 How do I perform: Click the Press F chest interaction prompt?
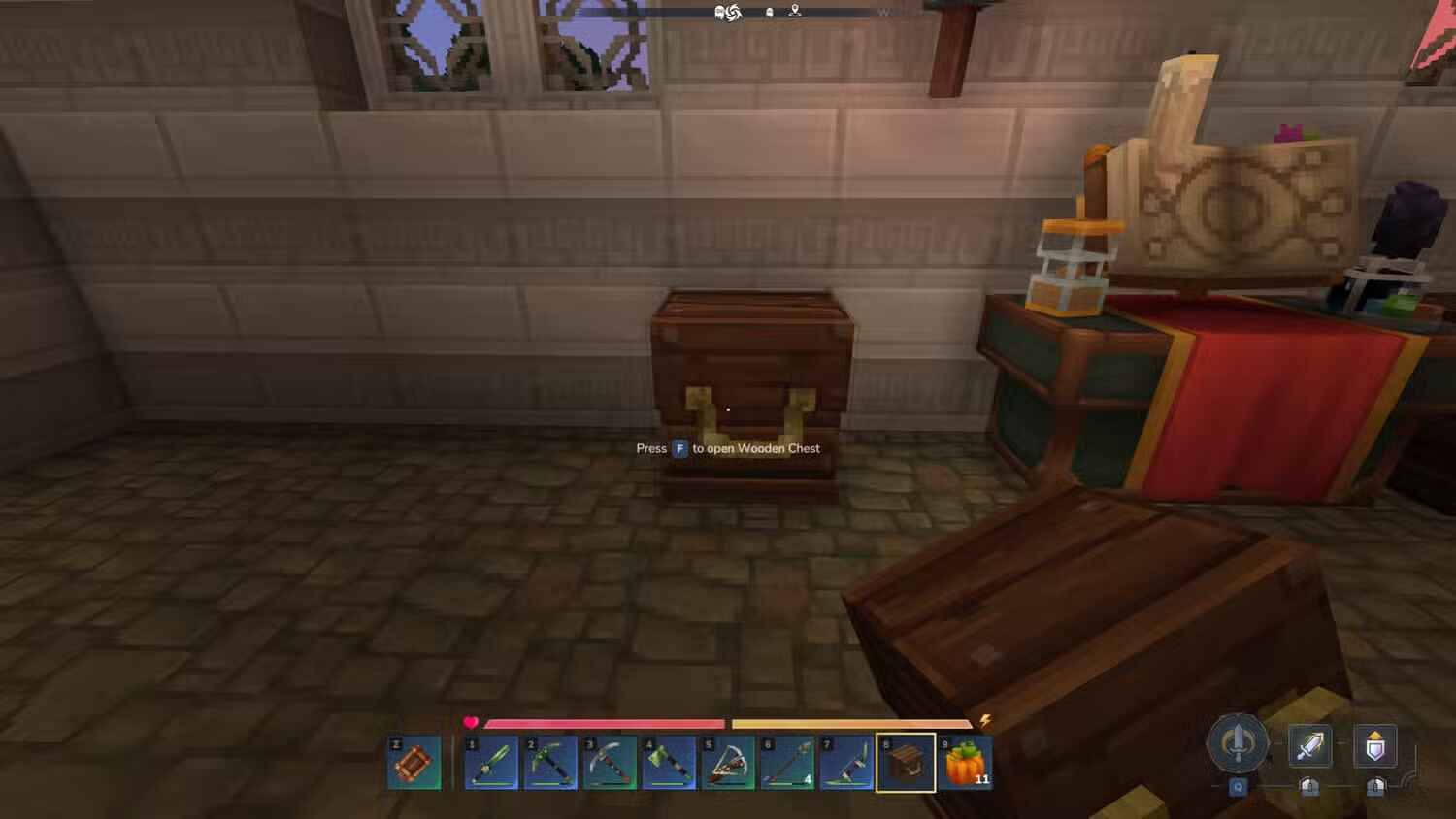(726, 448)
